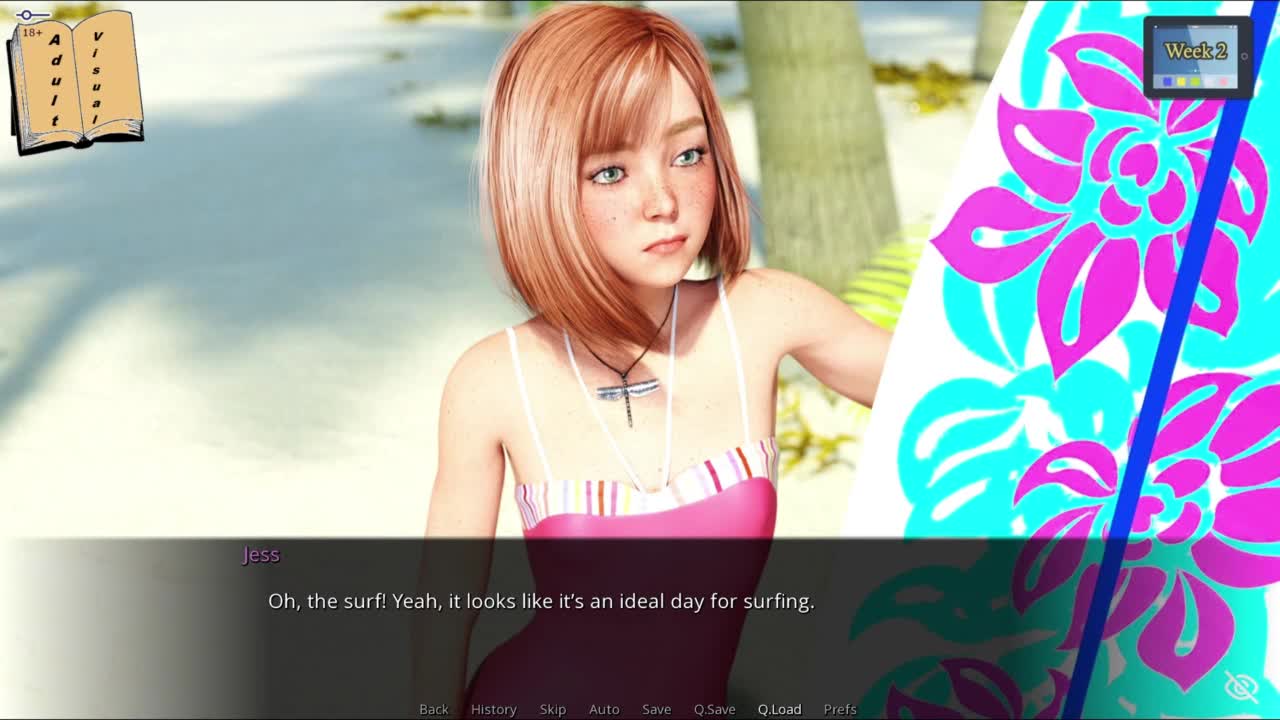Screen dimensions: 1280x720
Task: Click the Adult Visual book logo
Action: (75, 82)
